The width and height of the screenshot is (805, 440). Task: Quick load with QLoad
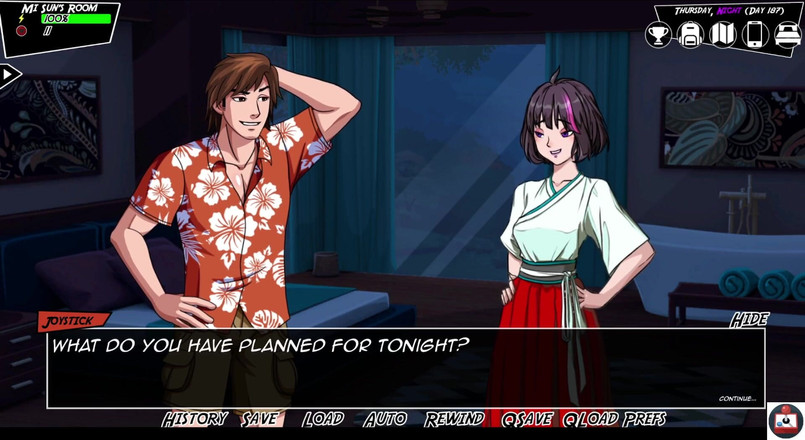coord(590,419)
